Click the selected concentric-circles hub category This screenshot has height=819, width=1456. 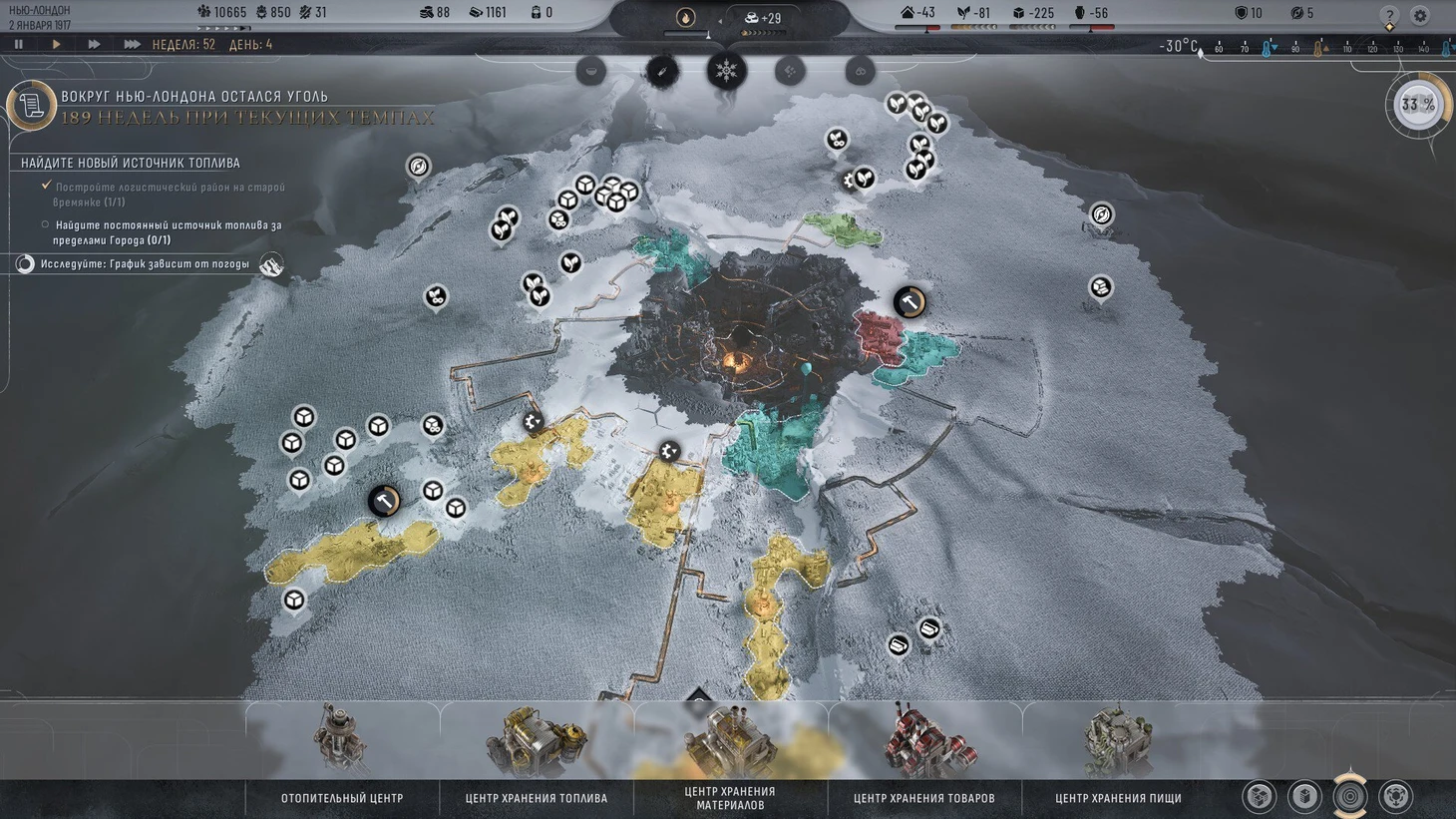[x=1350, y=796]
